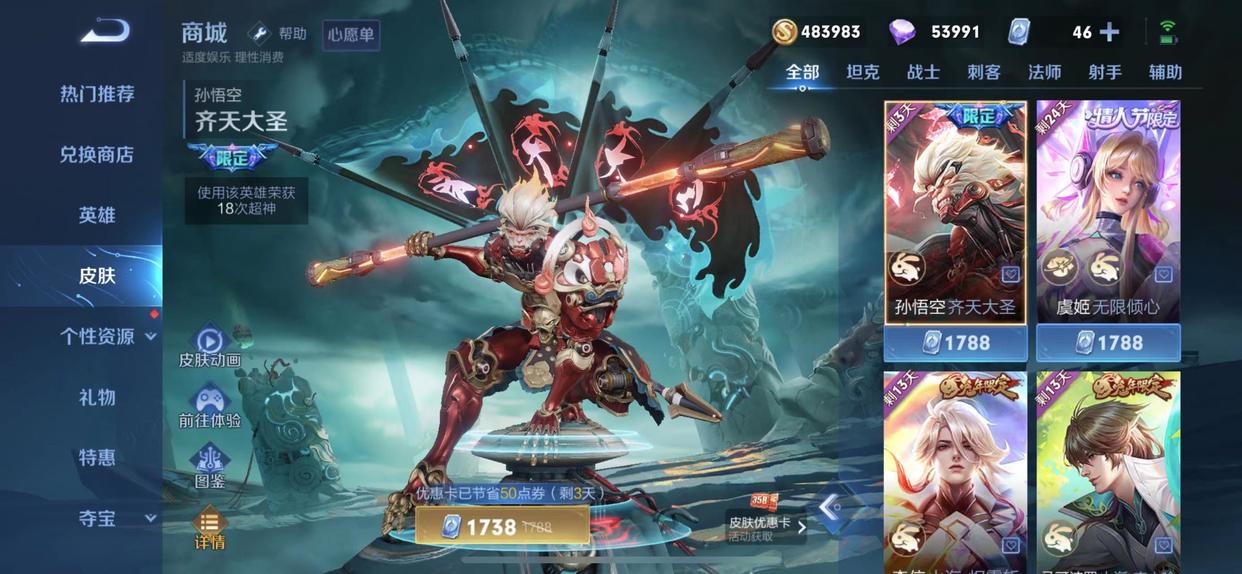Viewport: 1242px width, 574px height.
Task: Select the 英雄 heroes section
Action: tap(97, 215)
